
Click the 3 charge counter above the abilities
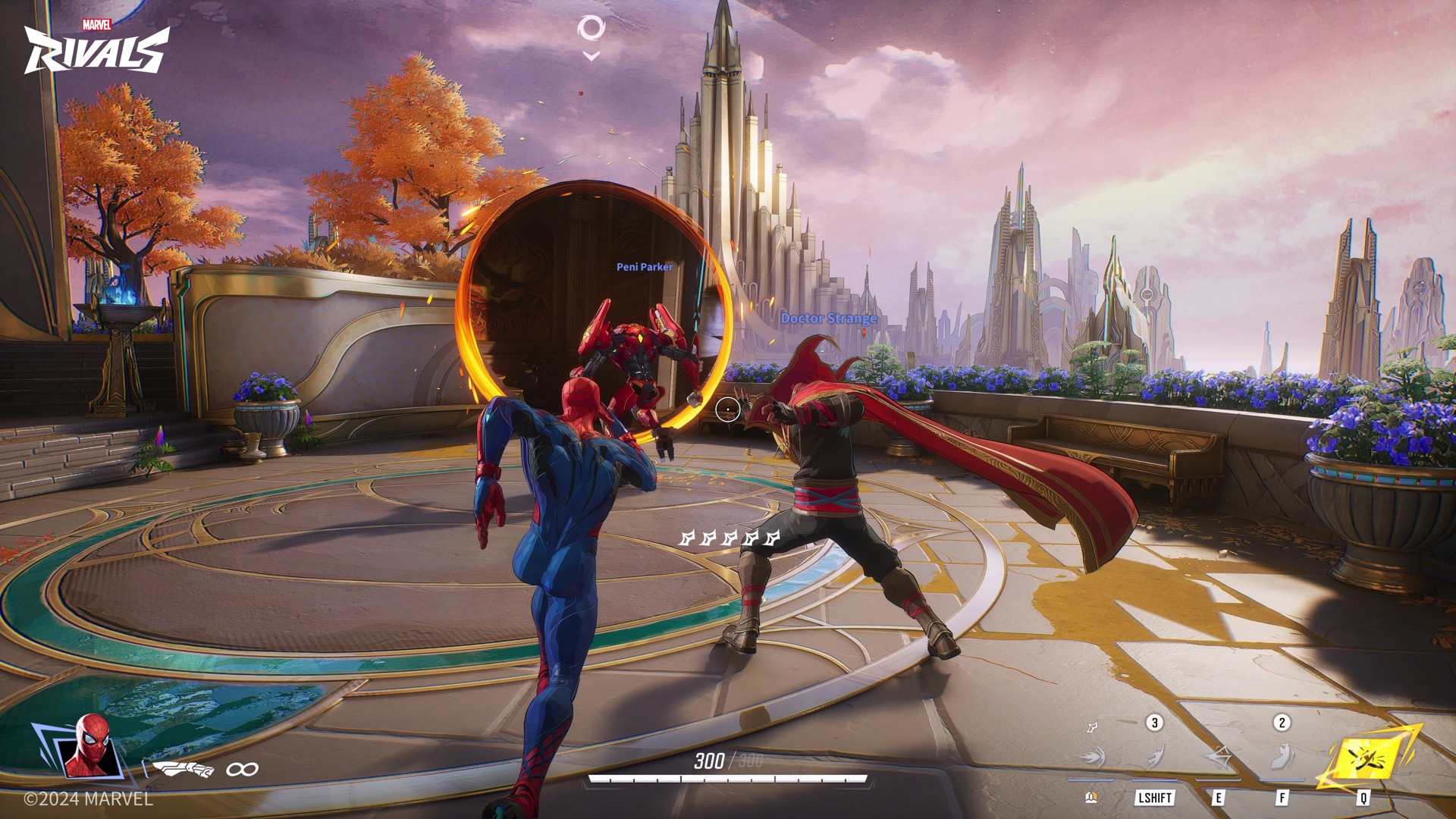coord(1155,723)
